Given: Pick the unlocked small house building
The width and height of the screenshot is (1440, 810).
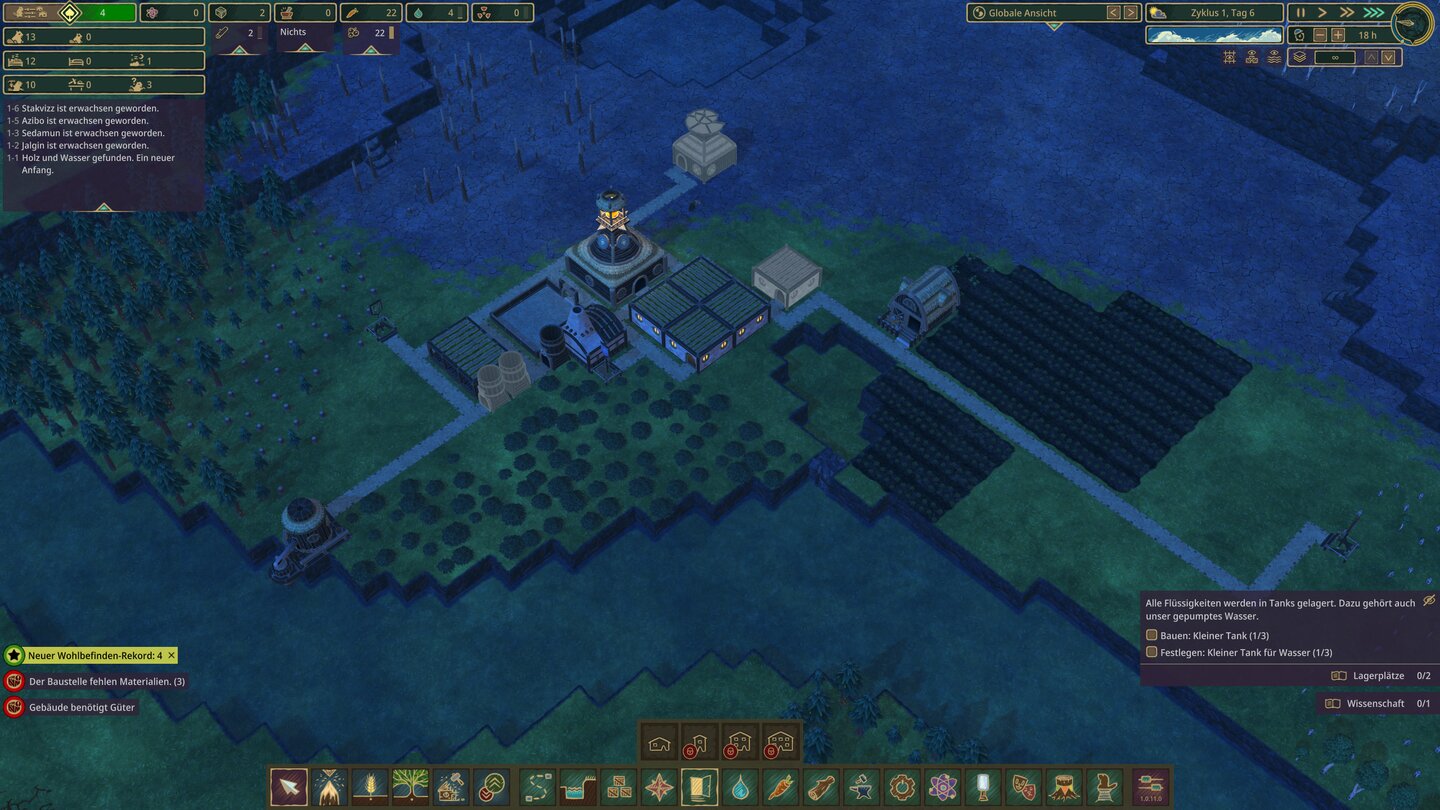Looking at the screenshot, I should click(659, 743).
